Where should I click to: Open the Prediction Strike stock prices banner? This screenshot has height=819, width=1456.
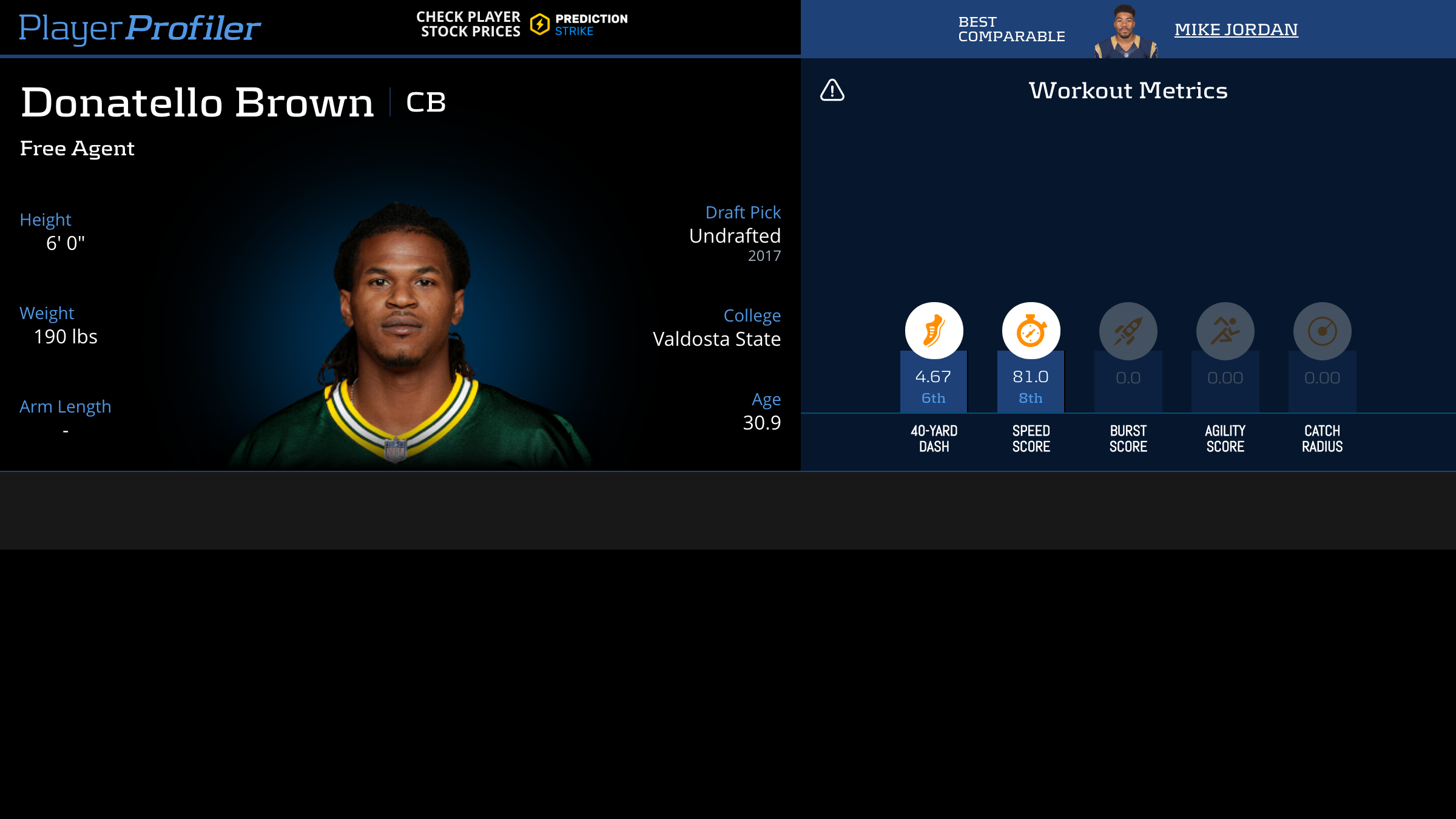pyautogui.click(x=522, y=24)
